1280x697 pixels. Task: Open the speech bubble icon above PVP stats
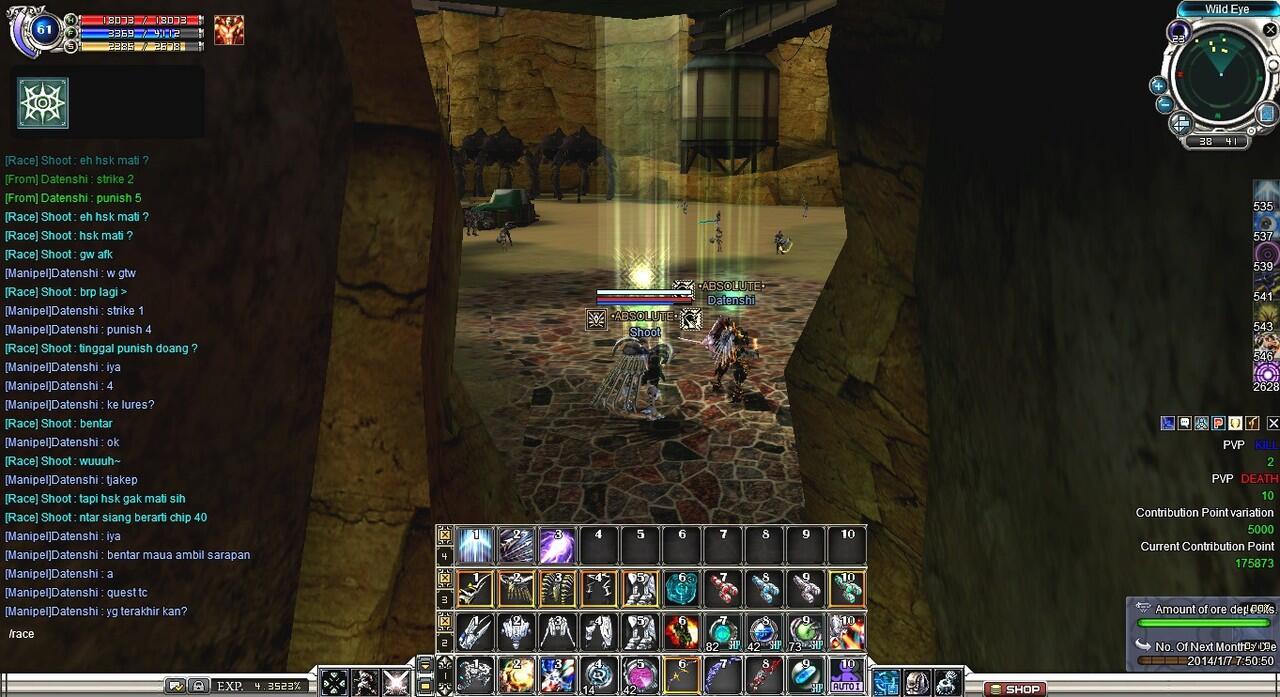(x=1185, y=424)
